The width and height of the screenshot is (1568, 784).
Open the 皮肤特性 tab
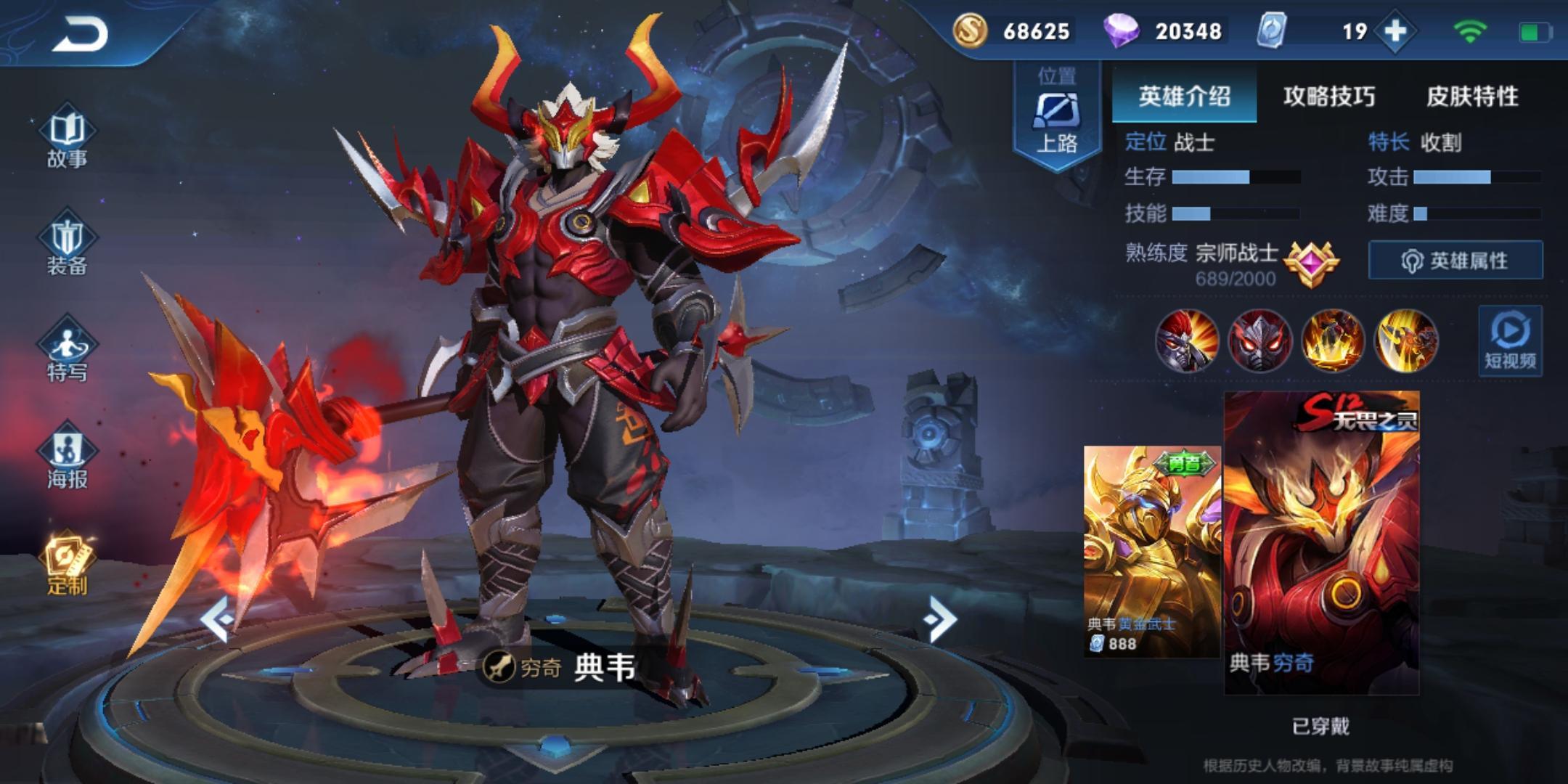click(1472, 96)
